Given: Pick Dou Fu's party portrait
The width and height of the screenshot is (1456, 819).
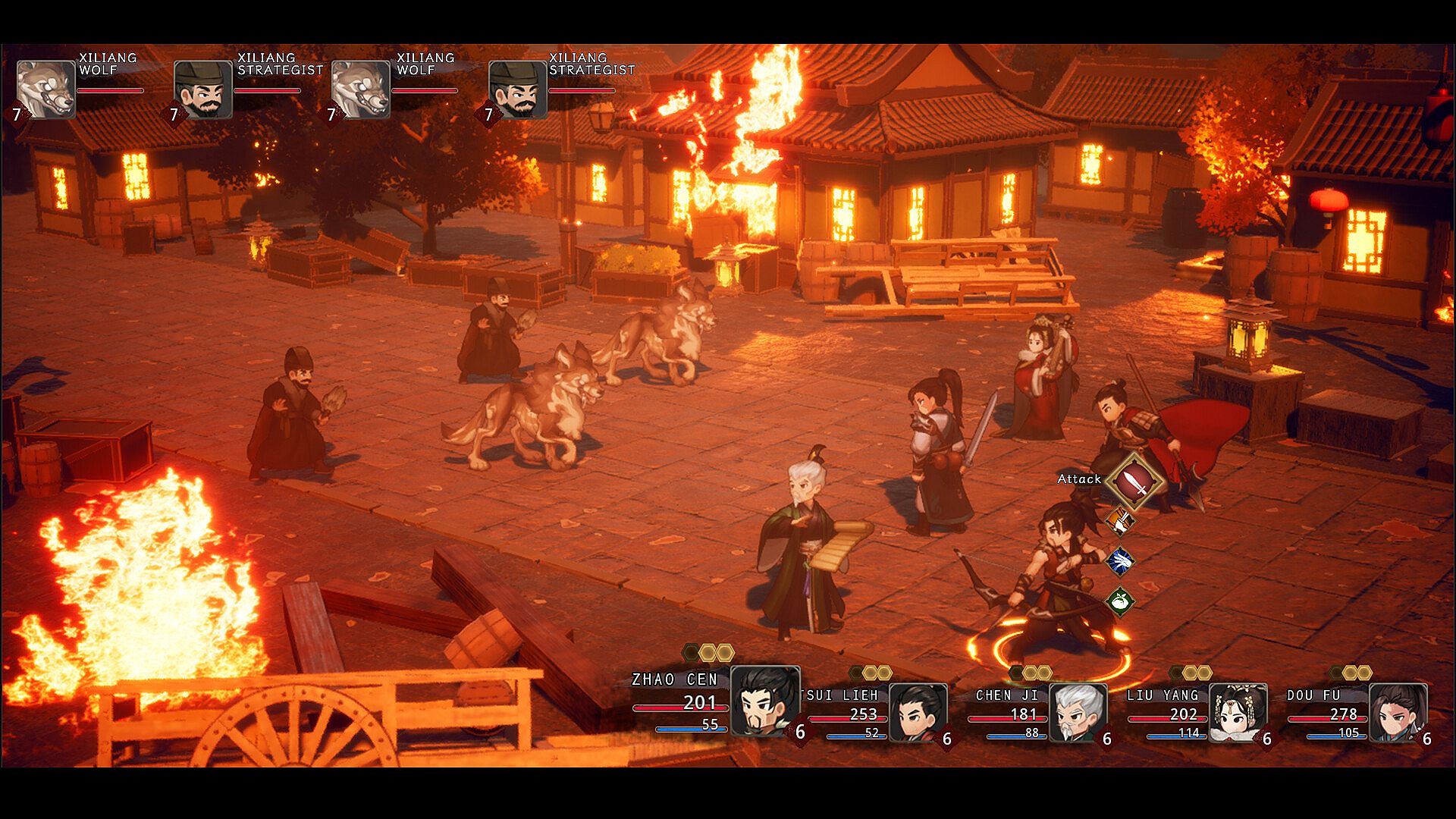Looking at the screenshot, I should tap(1398, 712).
